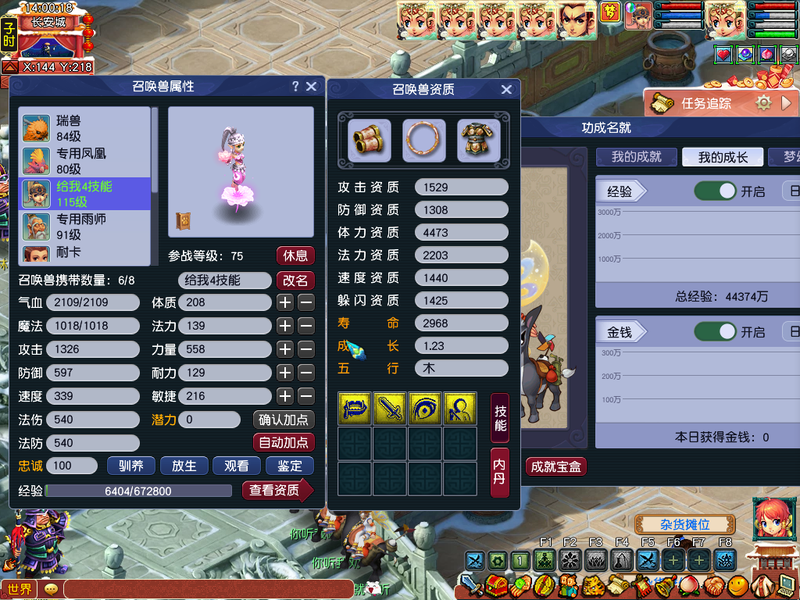The width and height of the screenshot is (800, 600).
Task: Close the 召唤兽属性 window
Action: click(x=311, y=87)
